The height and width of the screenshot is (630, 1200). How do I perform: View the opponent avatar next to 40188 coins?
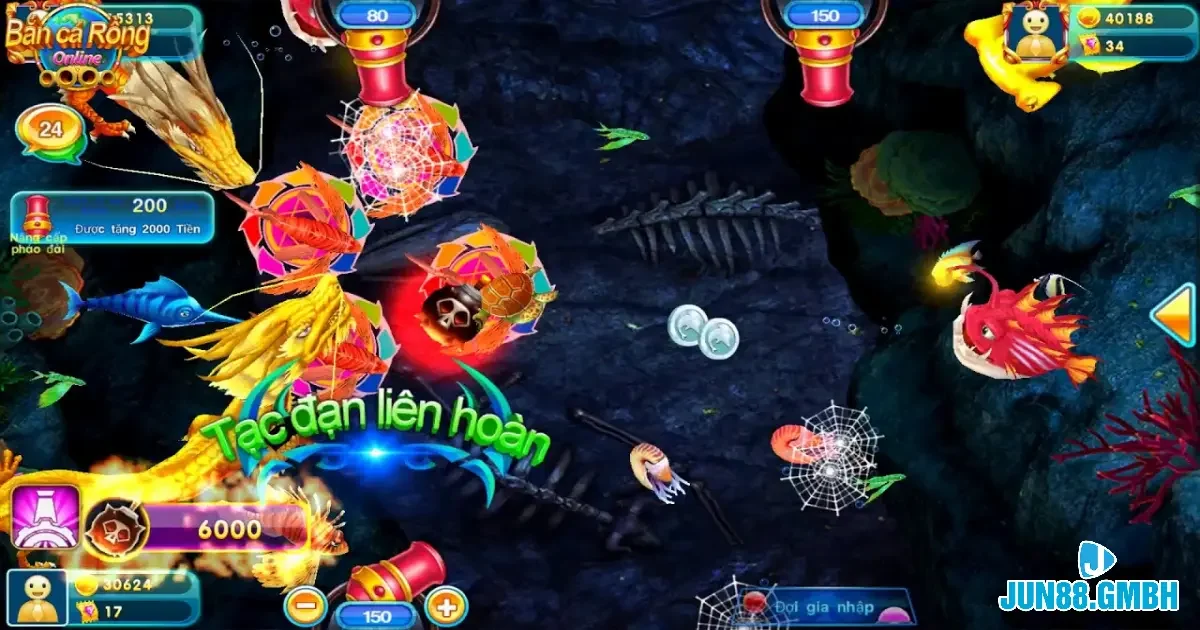[x=1036, y=32]
